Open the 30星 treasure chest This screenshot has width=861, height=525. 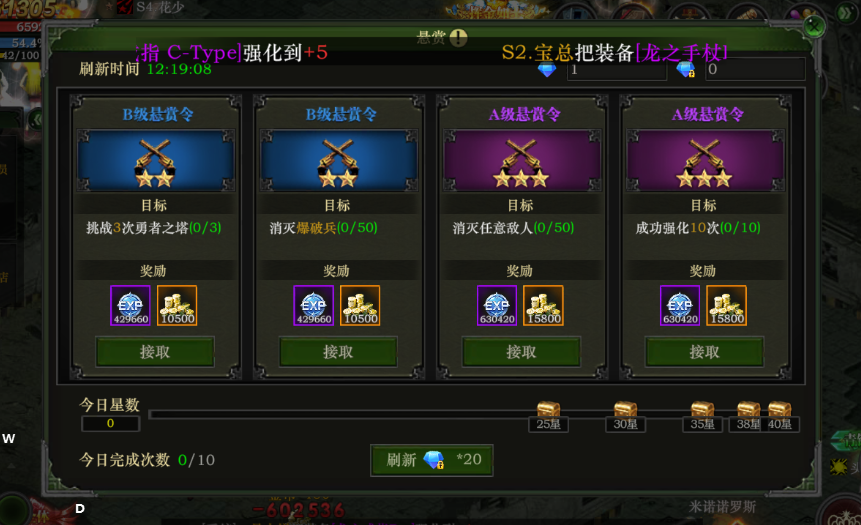click(625, 411)
